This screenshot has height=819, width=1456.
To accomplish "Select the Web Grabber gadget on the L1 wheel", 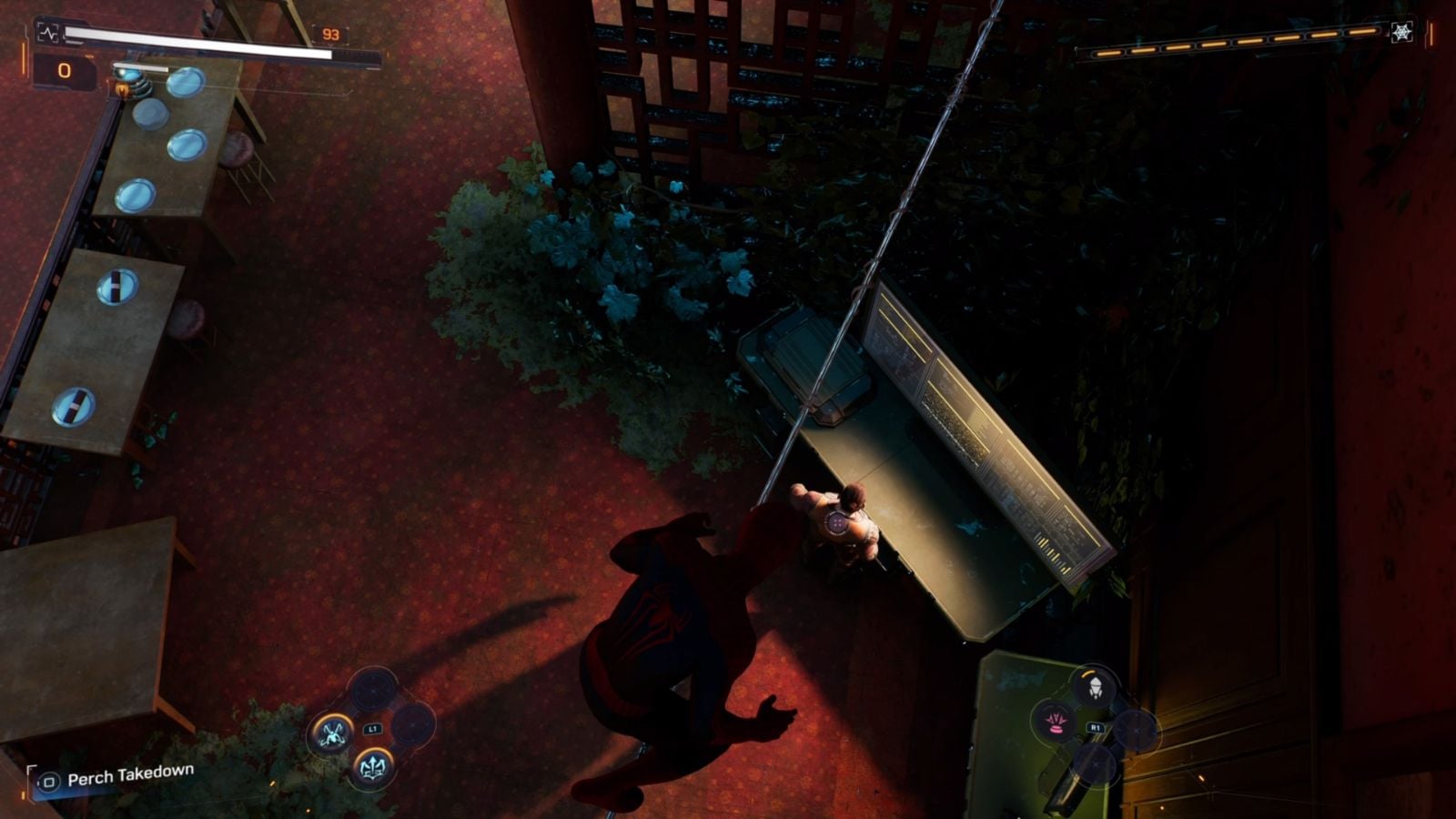I will (332, 733).
